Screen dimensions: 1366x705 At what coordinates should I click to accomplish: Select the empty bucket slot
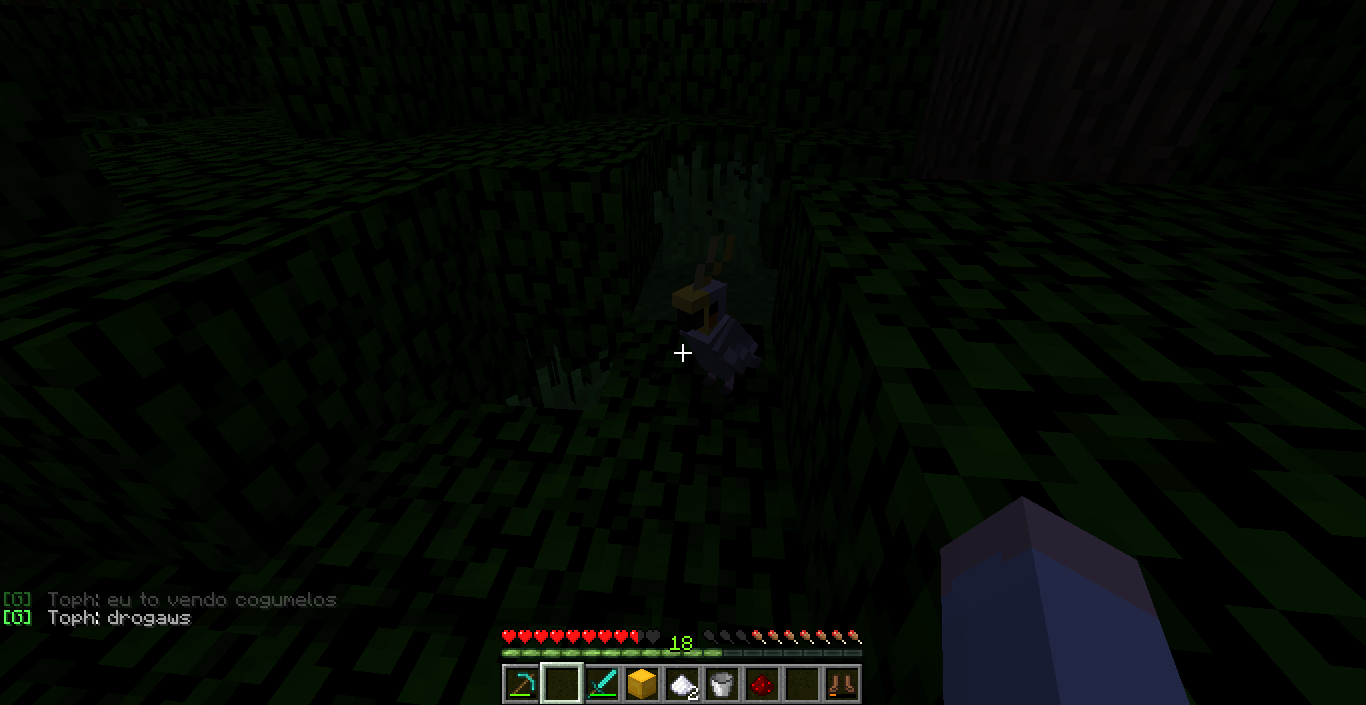pyautogui.click(x=721, y=685)
